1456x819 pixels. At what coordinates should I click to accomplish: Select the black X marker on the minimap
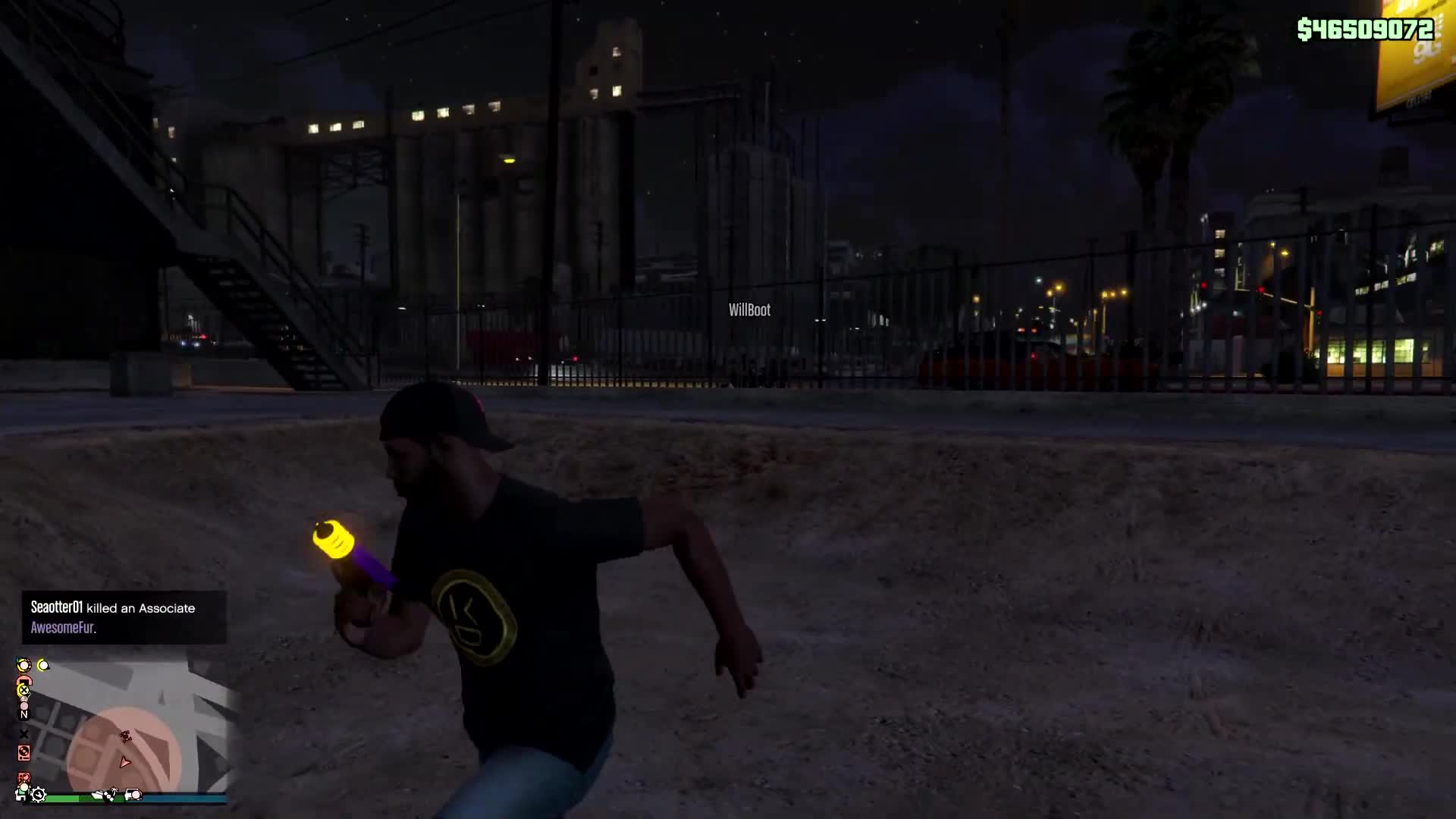24,735
